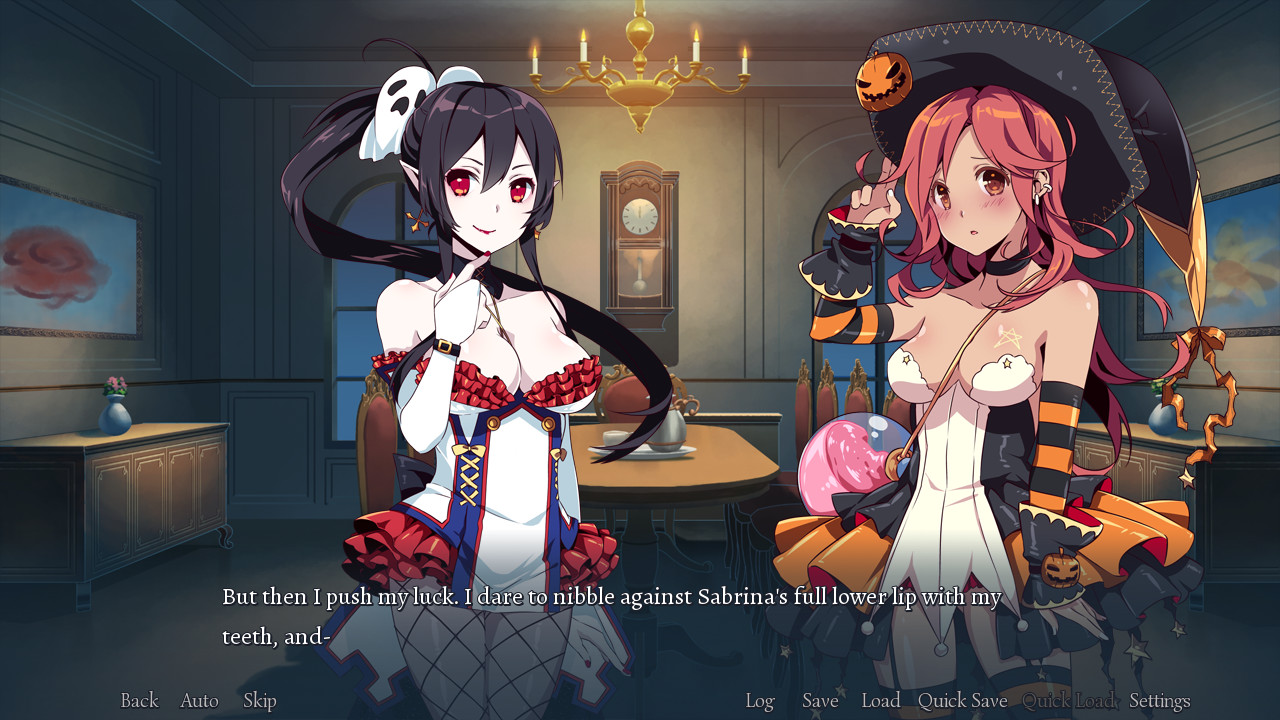Enable Skip mode to fast-forward dialogue
The width and height of the screenshot is (1280, 720).
coord(260,701)
